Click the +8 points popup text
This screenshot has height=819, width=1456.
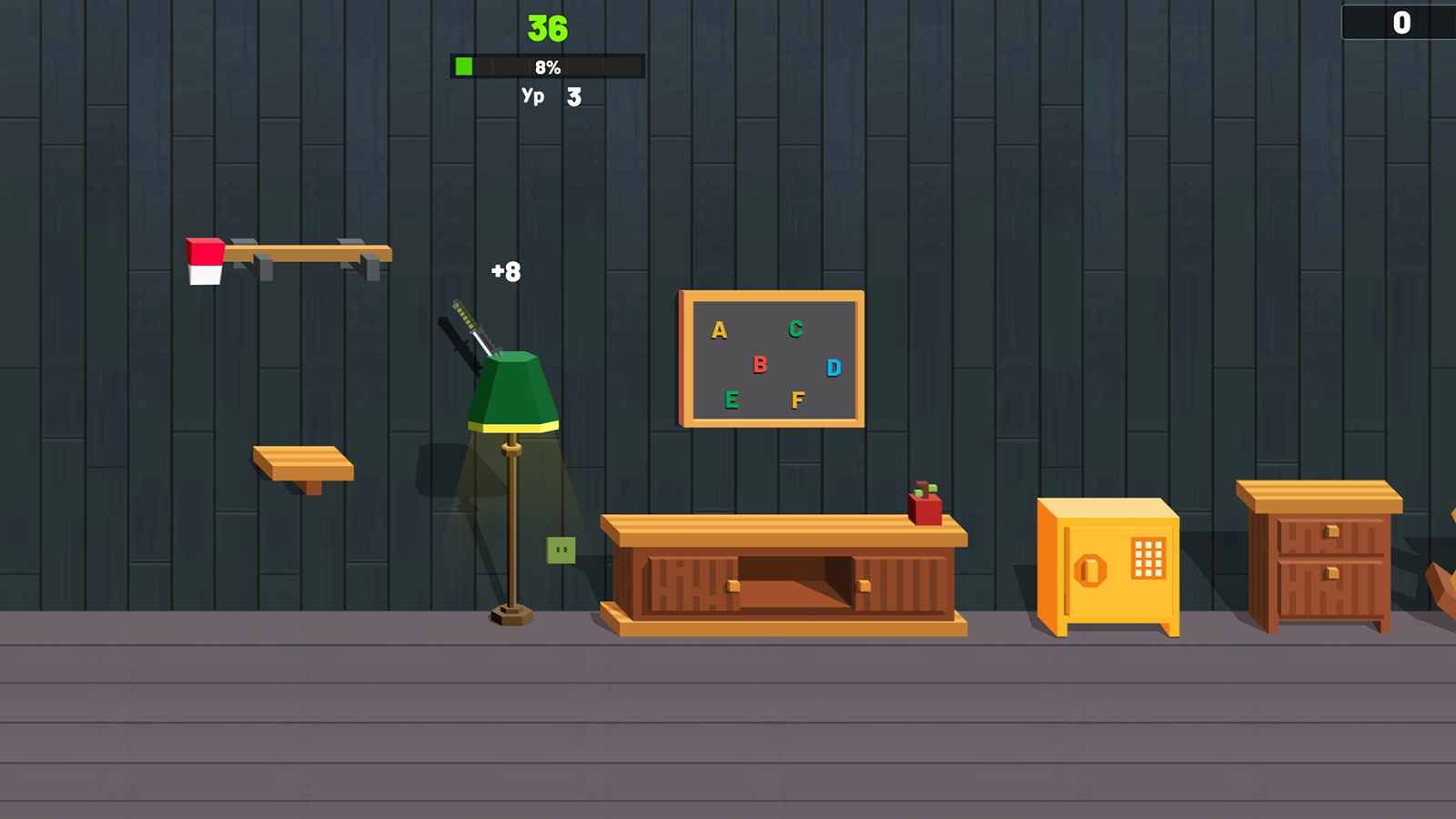[505, 272]
